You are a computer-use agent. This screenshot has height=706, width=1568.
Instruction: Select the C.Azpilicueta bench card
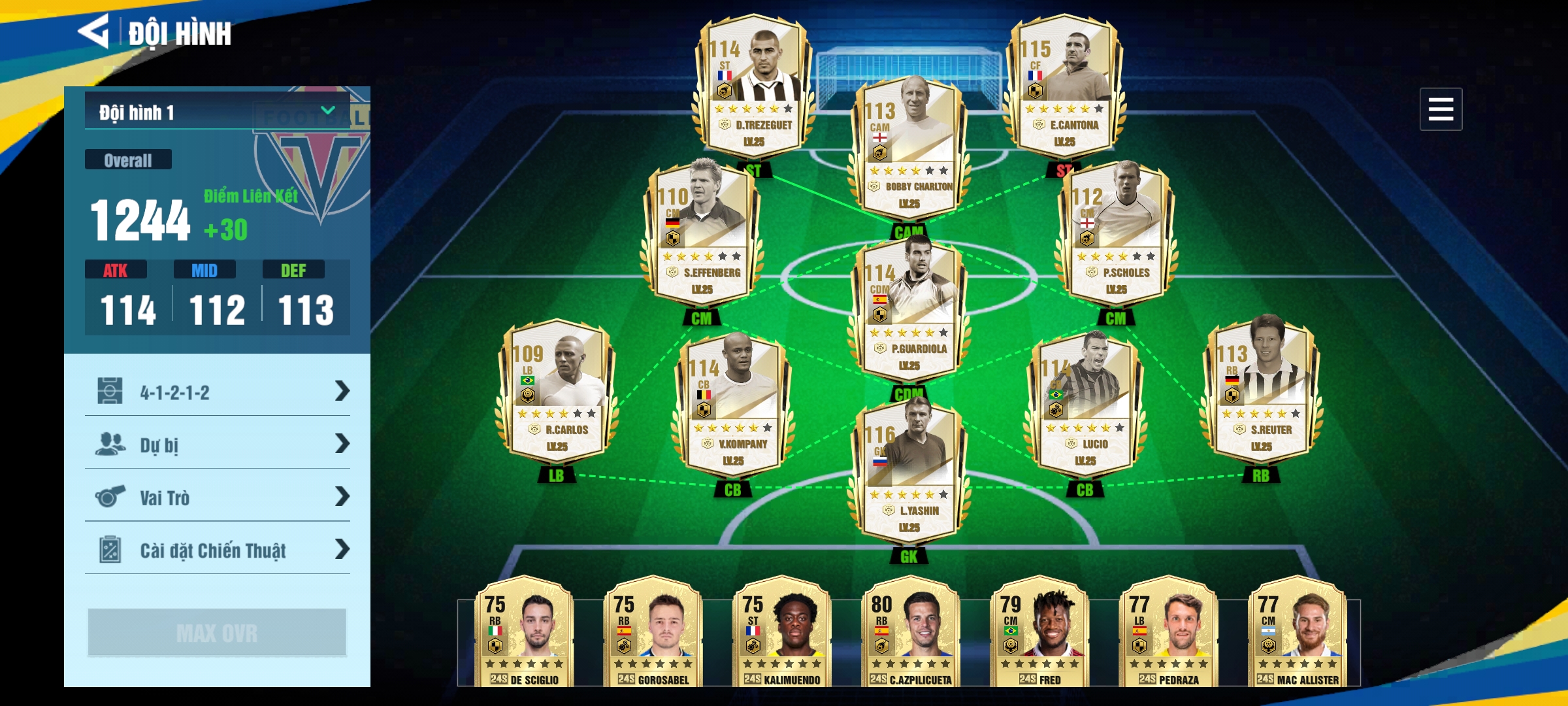(x=910, y=632)
